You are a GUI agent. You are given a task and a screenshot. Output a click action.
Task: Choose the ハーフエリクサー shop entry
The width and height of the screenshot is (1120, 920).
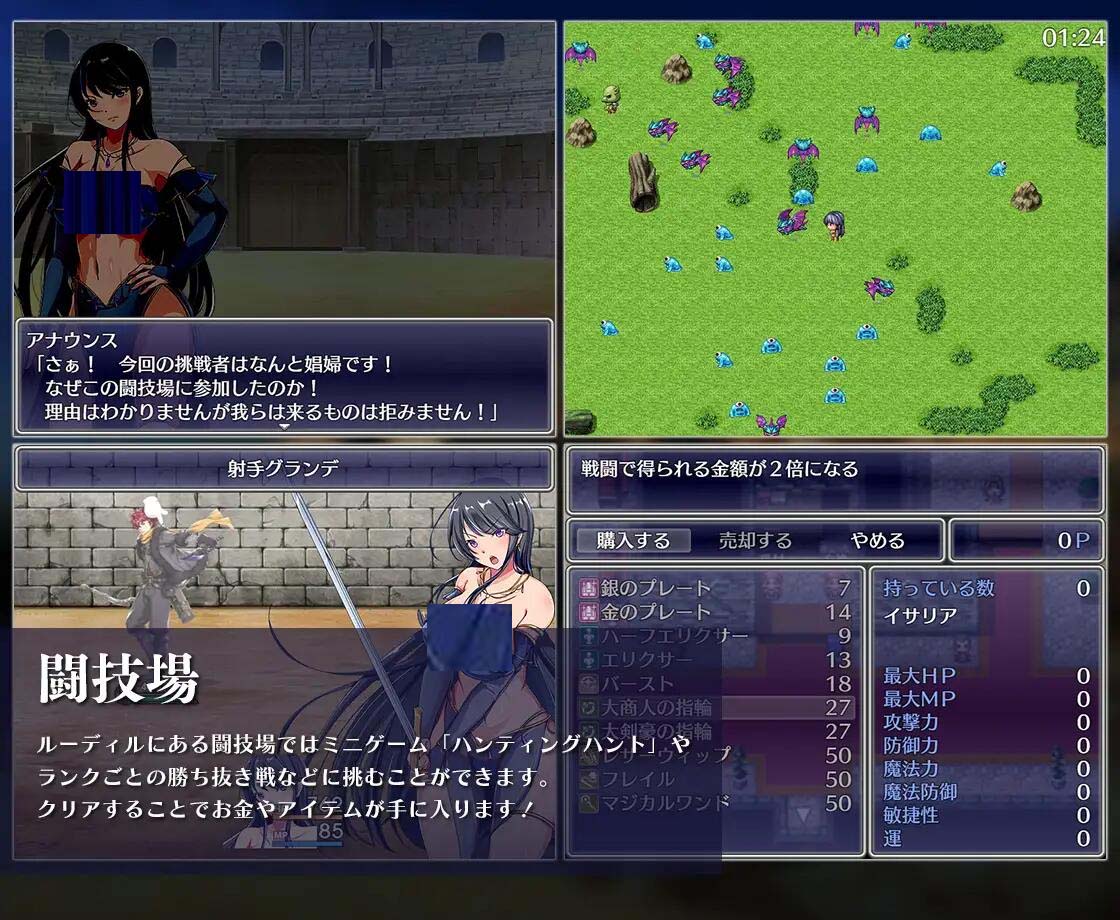(715, 636)
